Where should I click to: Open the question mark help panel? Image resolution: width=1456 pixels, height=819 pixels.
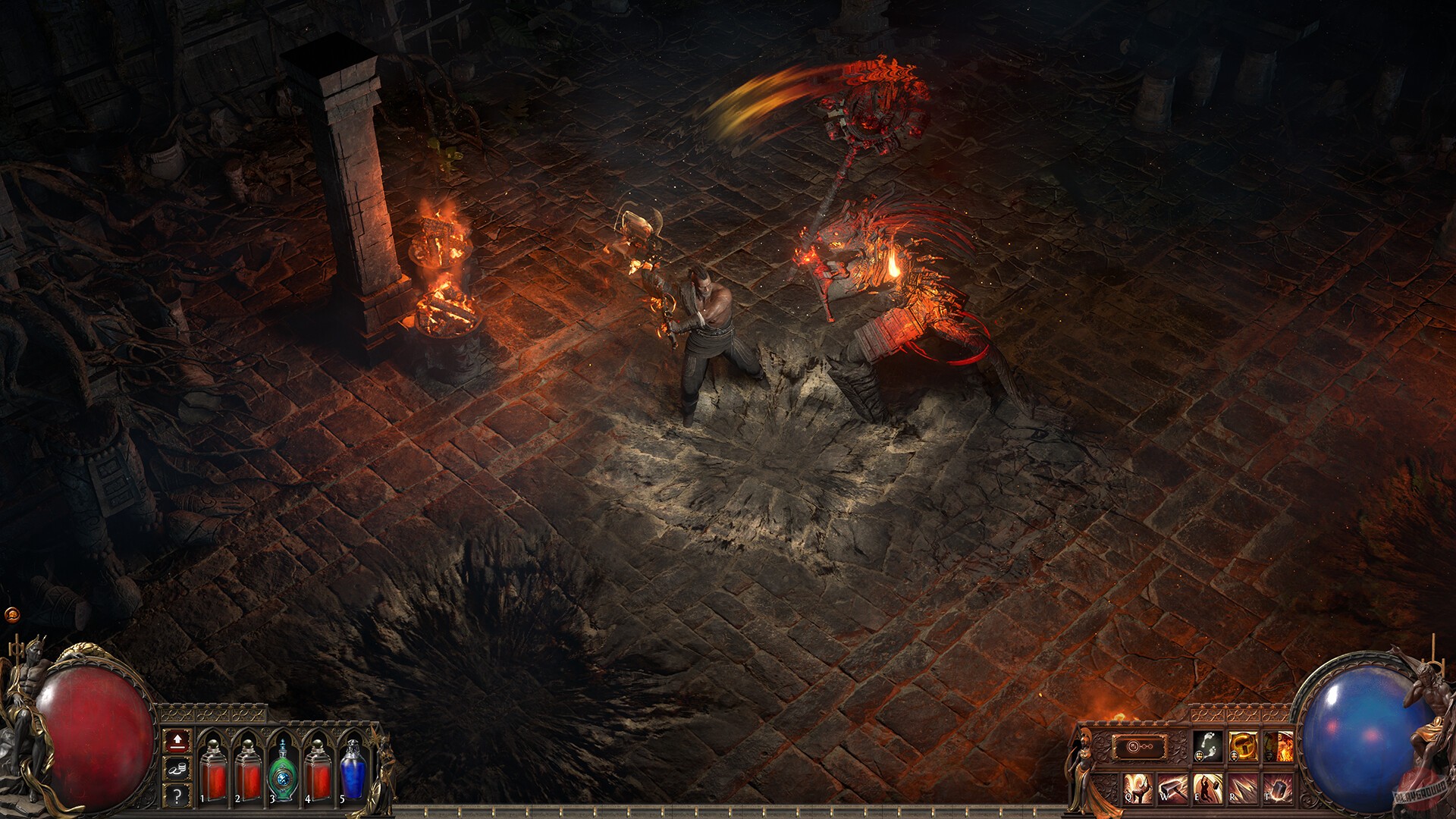click(177, 795)
